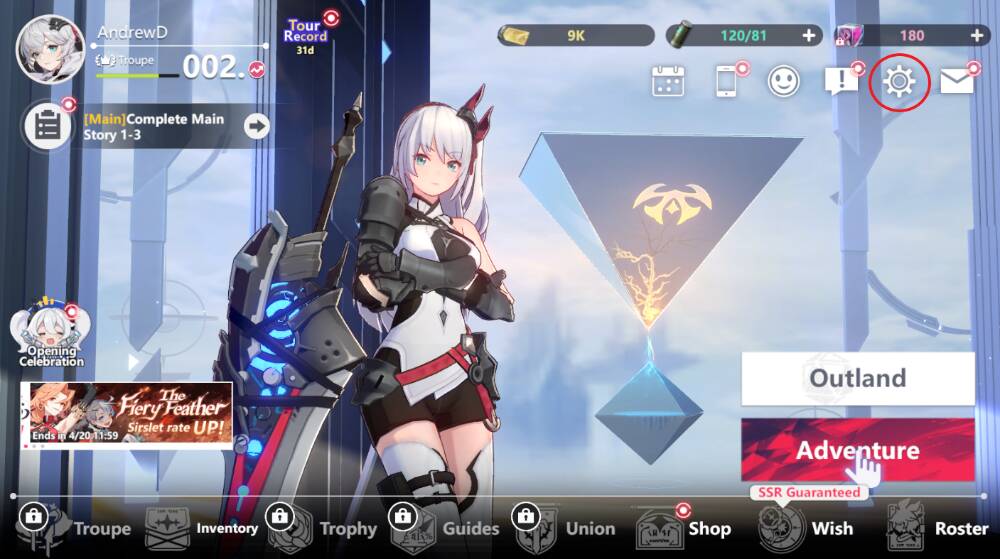Open The Fiery Feather banner

[x=126, y=414]
